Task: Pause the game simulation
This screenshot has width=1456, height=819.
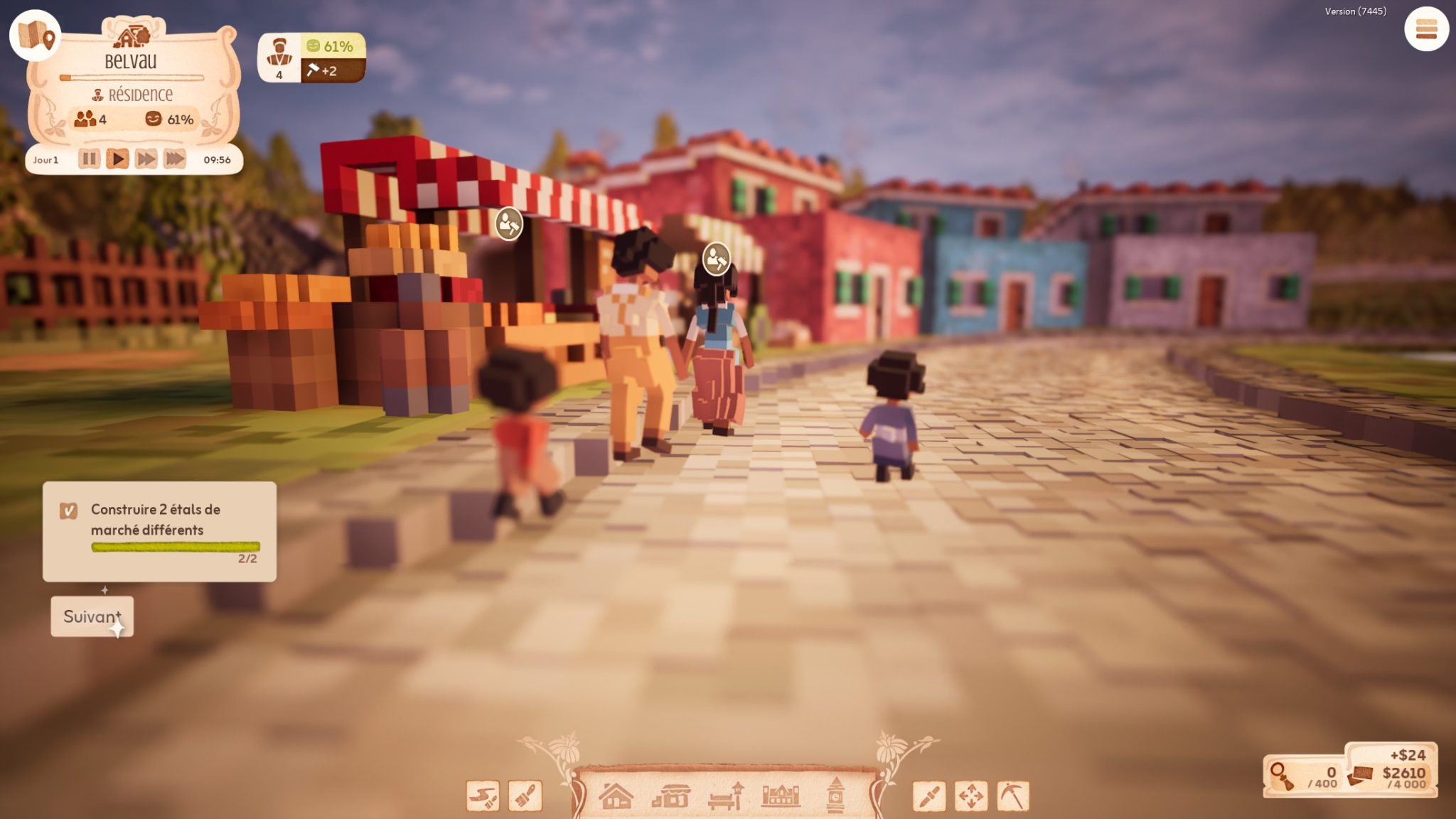Action: tap(88, 159)
